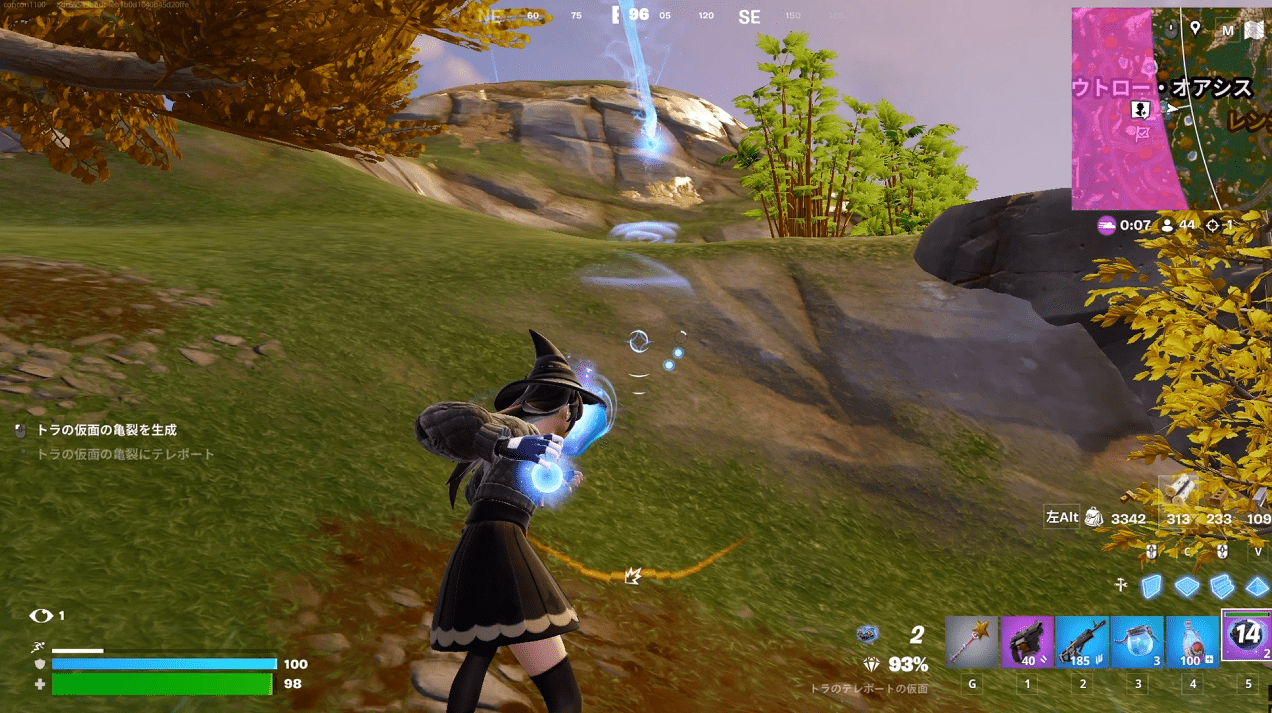Choose the stairs building piece

(x=1222, y=586)
